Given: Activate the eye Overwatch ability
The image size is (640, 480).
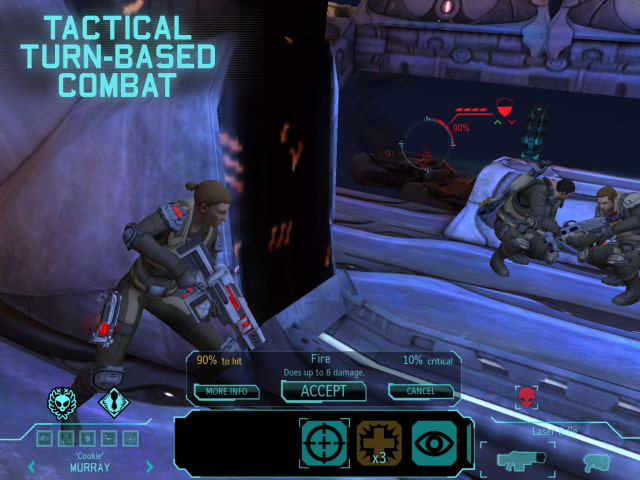Looking at the screenshot, I should point(432,443).
